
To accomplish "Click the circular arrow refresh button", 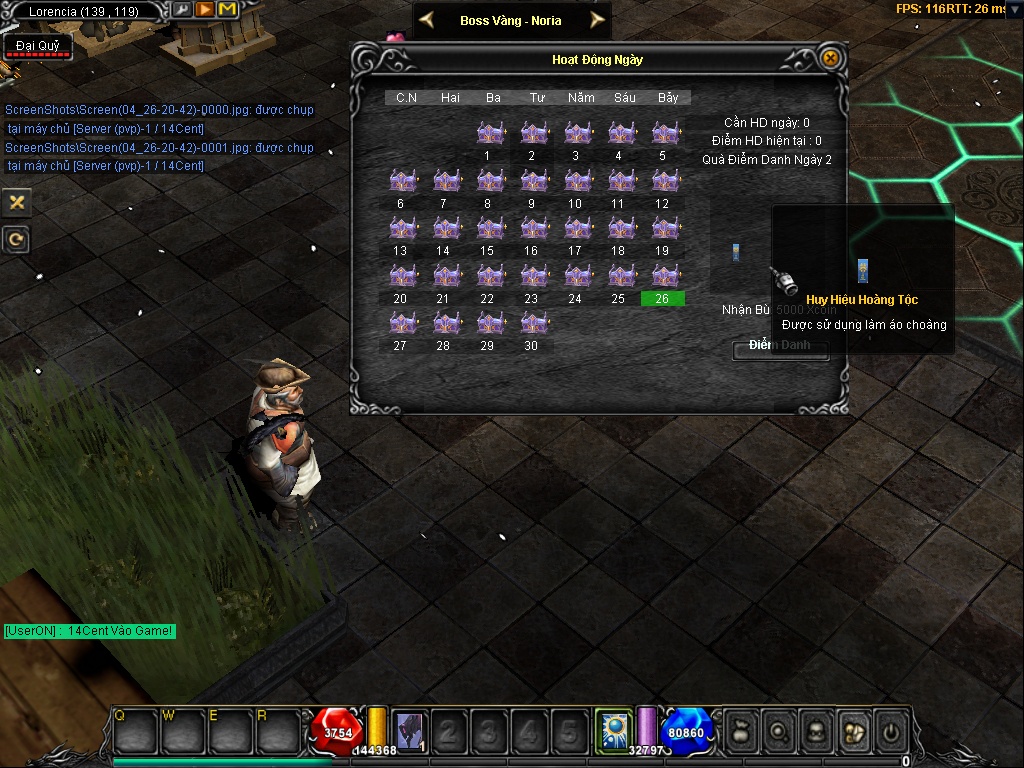I will click(x=16, y=240).
